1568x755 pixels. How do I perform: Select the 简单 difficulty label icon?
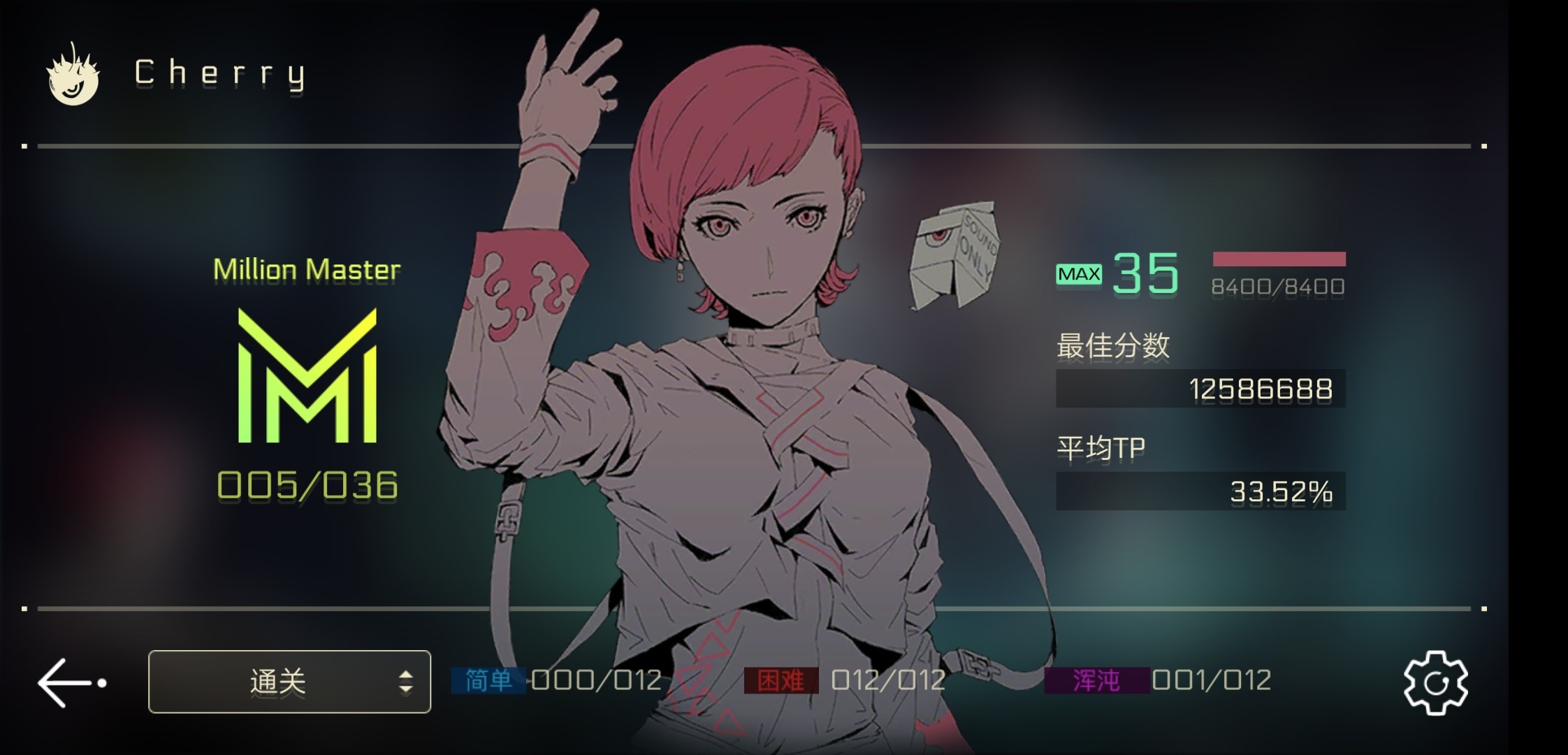[x=487, y=679]
